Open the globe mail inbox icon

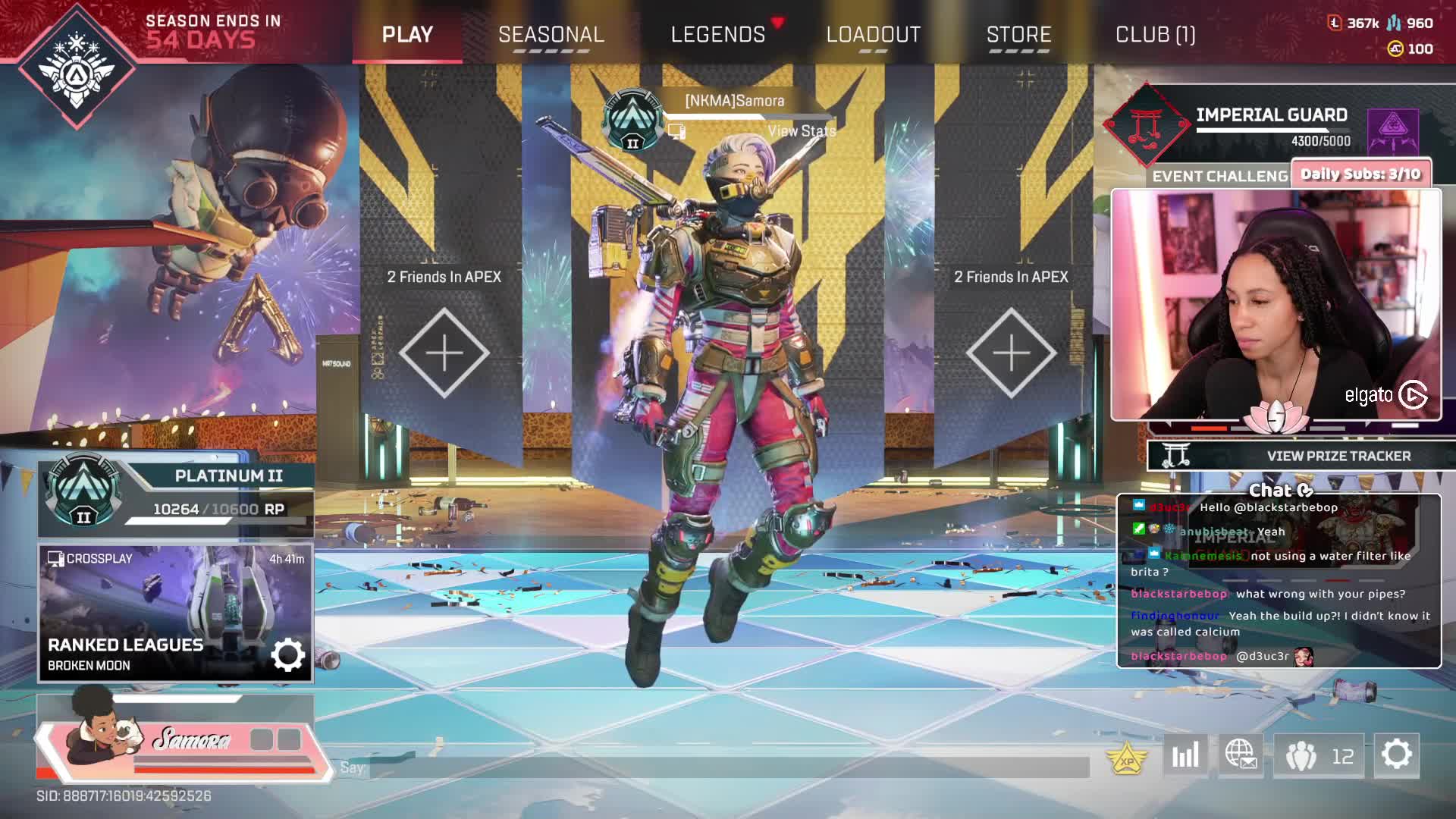click(x=1241, y=755)
